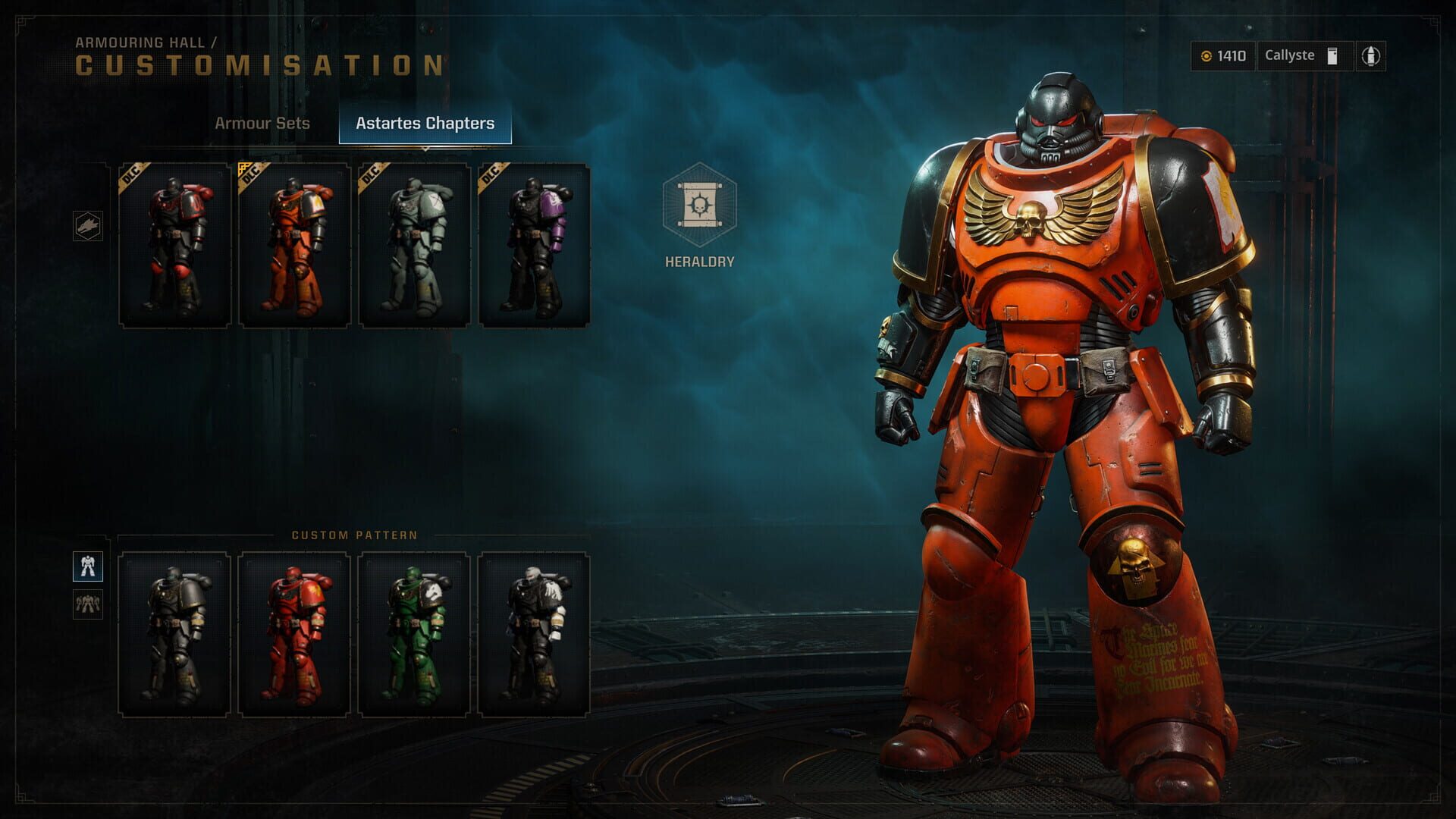Click the 1410 currency display
Viewport: 1456px width, 819px height.
(1222, 55)
